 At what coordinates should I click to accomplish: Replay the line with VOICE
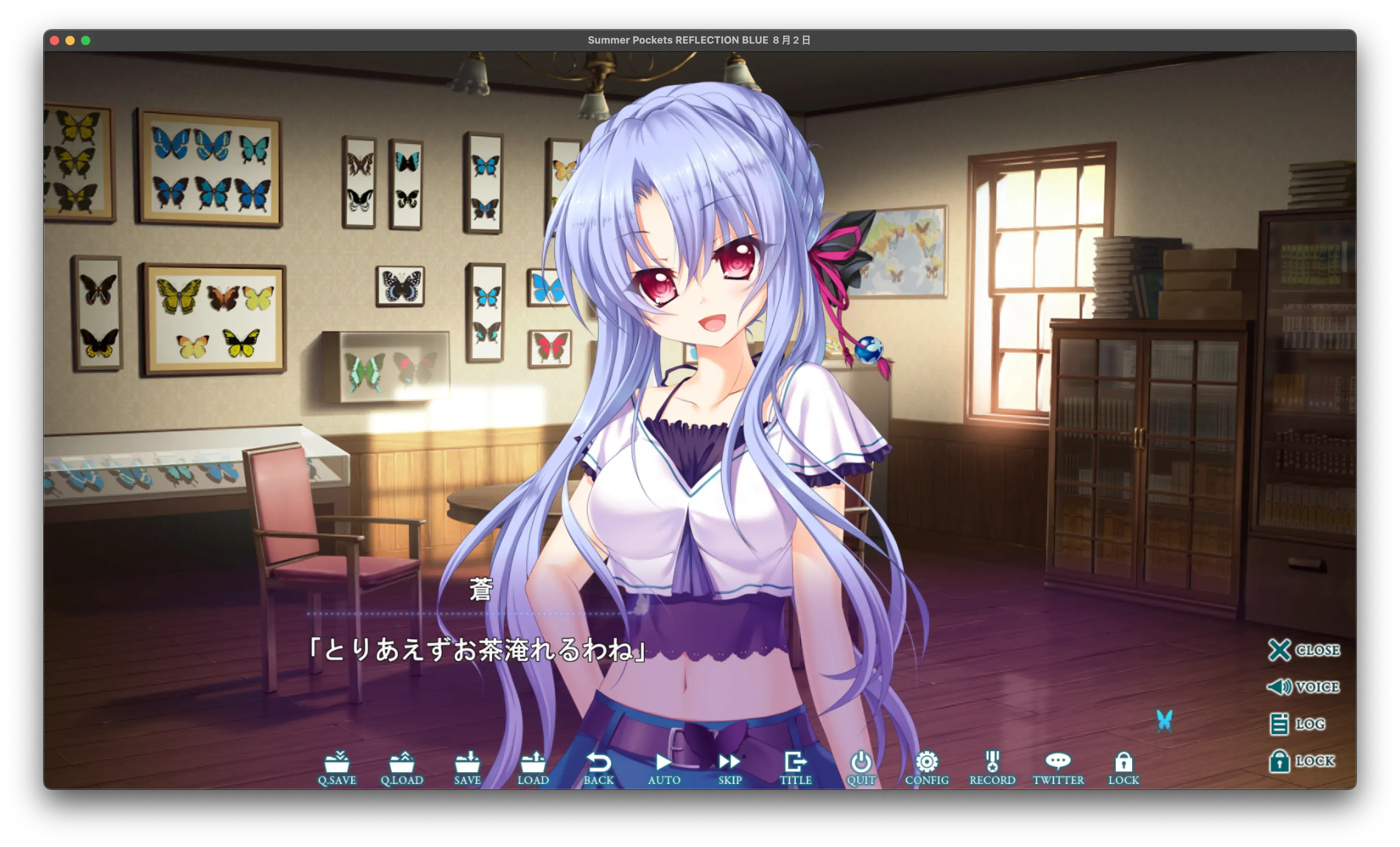pyautogui.click(x=1303, y=687)
